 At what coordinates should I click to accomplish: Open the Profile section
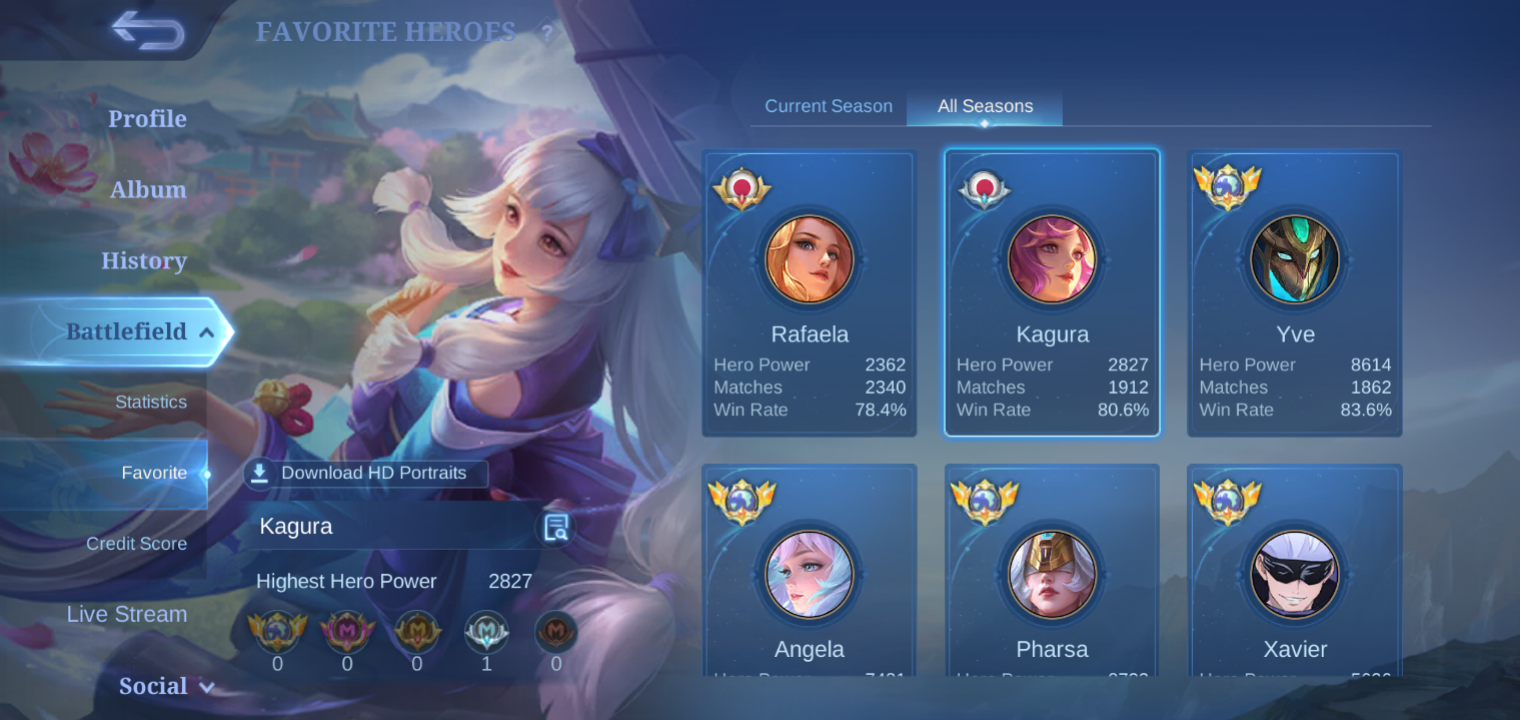click(x=147, y=118)
